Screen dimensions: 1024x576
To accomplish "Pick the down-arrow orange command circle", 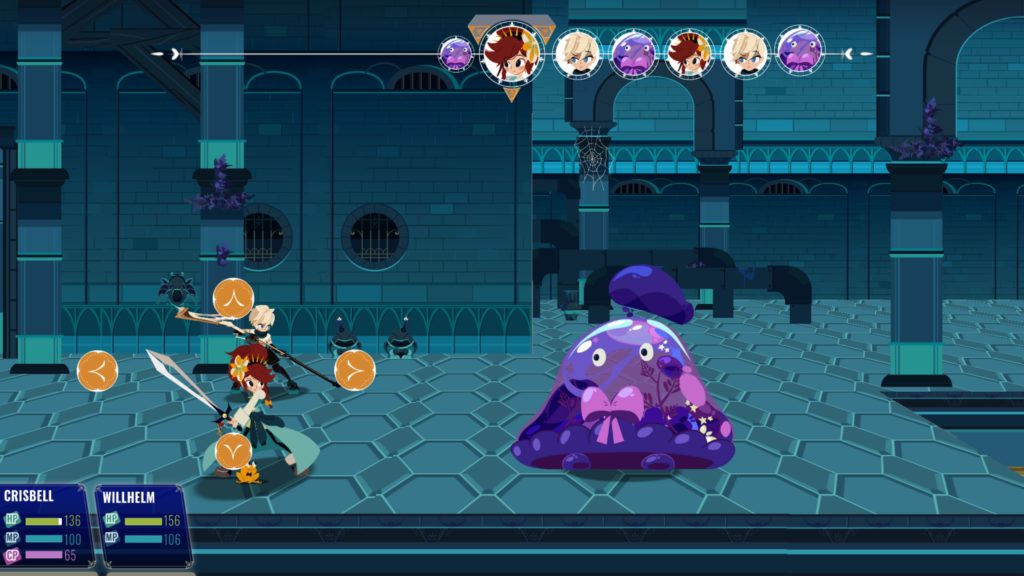I will [233, 450].
